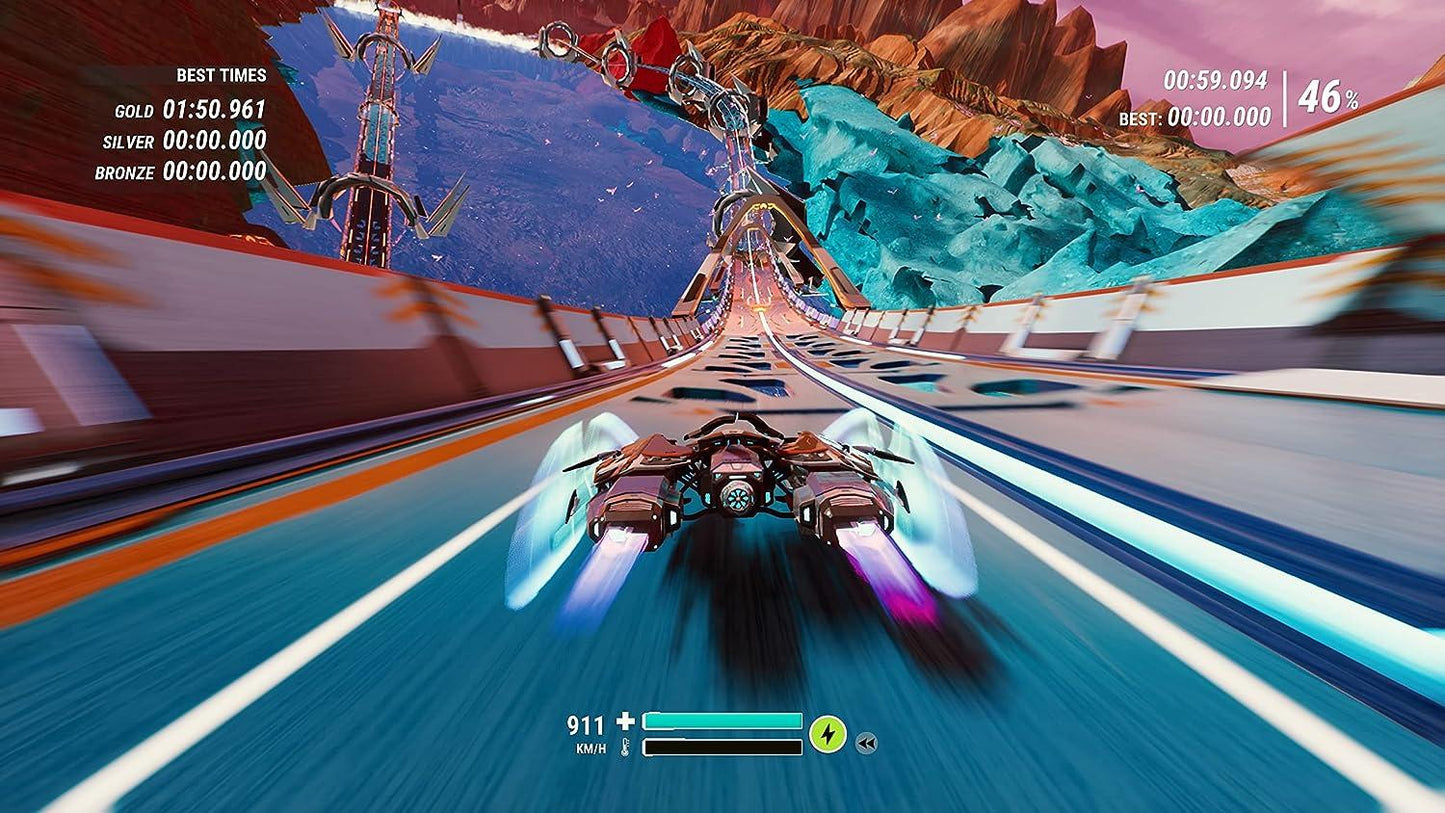Click the vertical divider beside the race timer

(x=1283, y=98)
